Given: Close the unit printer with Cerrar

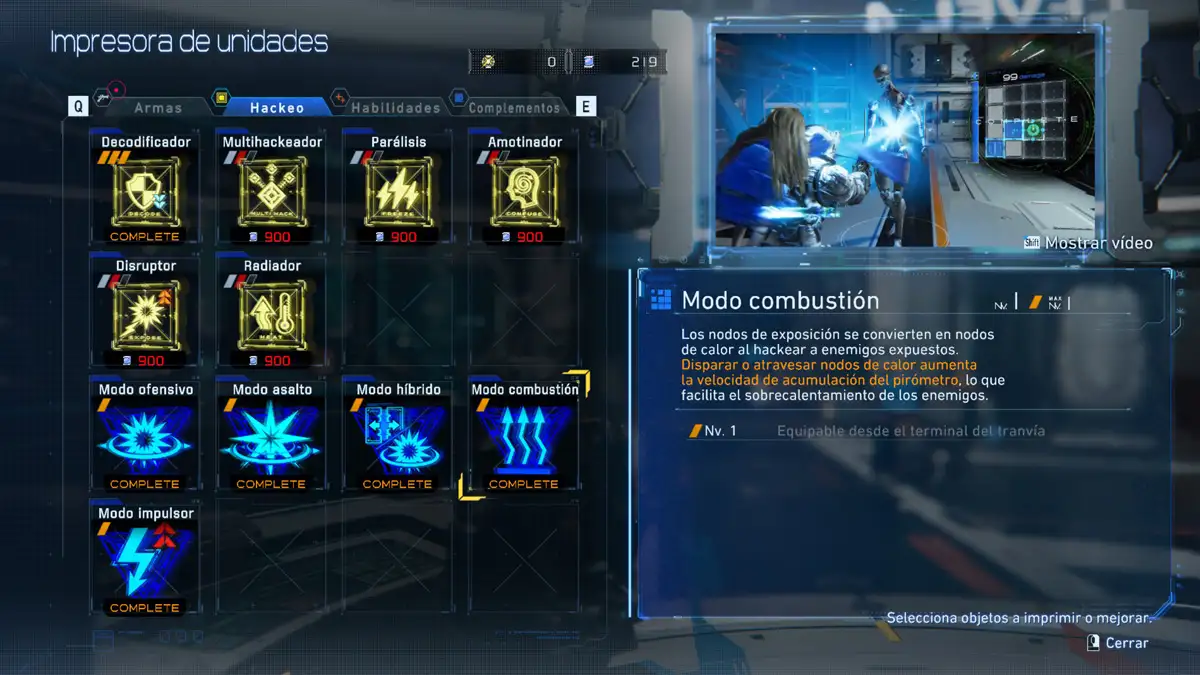Looking at the screenshot, I should click(1119, 643).
